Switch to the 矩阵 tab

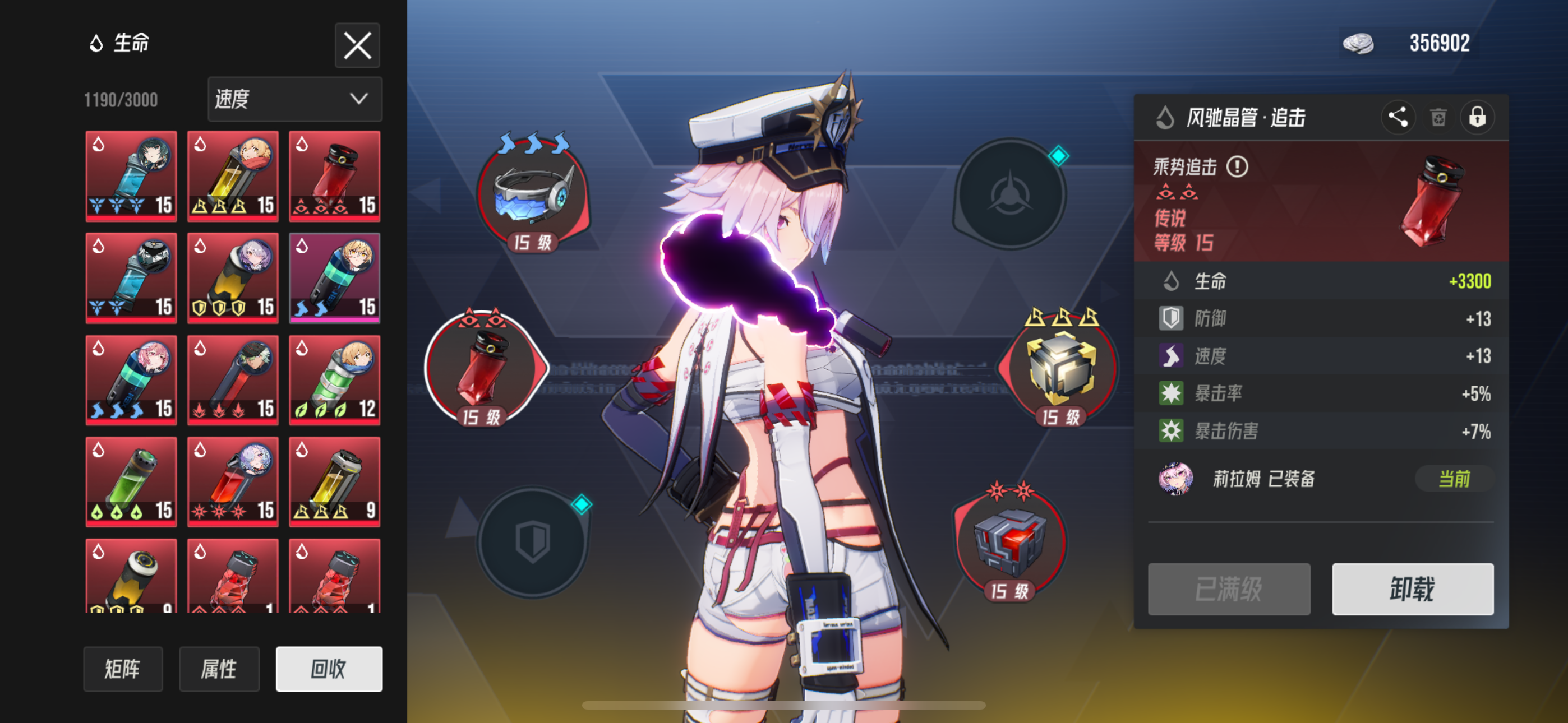point(123,669)
